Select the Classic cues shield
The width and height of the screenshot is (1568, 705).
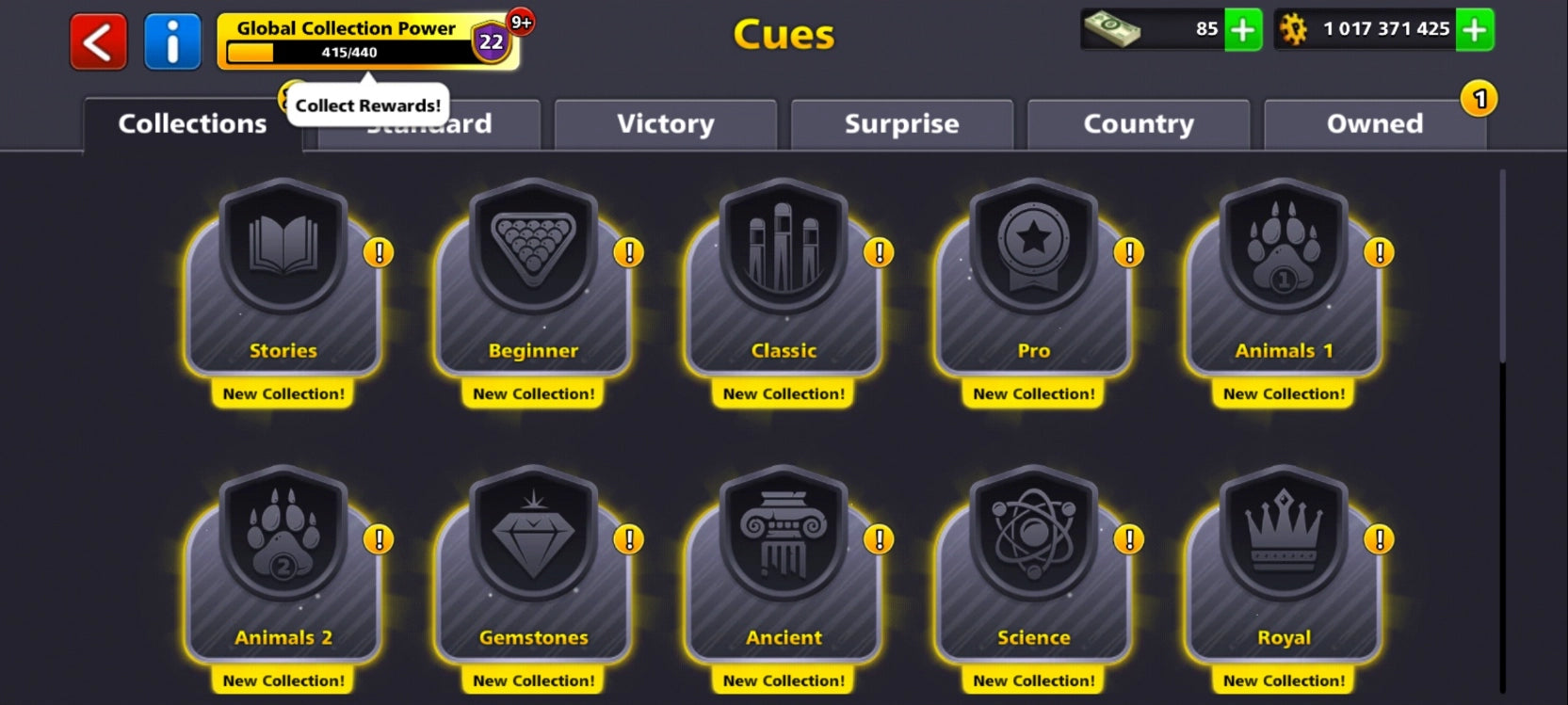pyautogui.click(x=783, y=282)
